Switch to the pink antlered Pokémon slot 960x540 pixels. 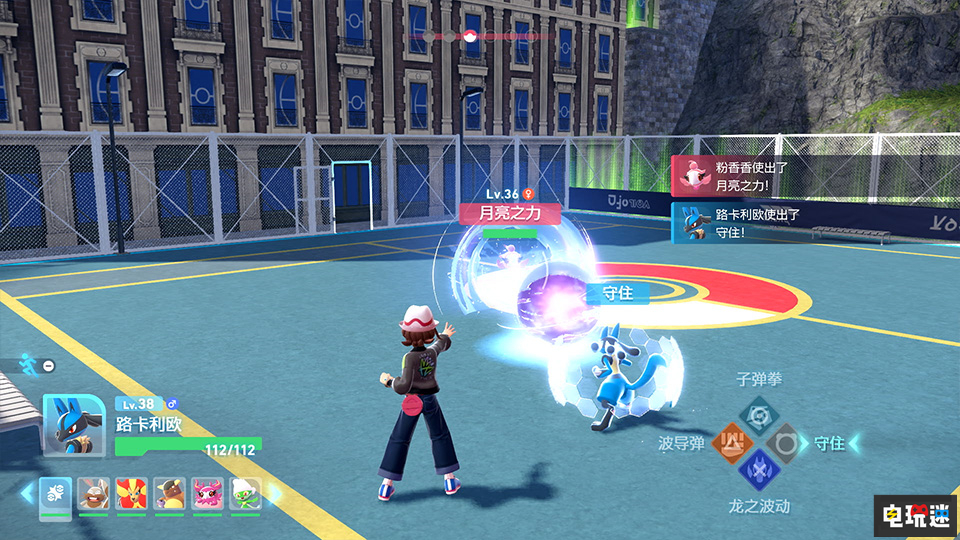click(208, 494)
